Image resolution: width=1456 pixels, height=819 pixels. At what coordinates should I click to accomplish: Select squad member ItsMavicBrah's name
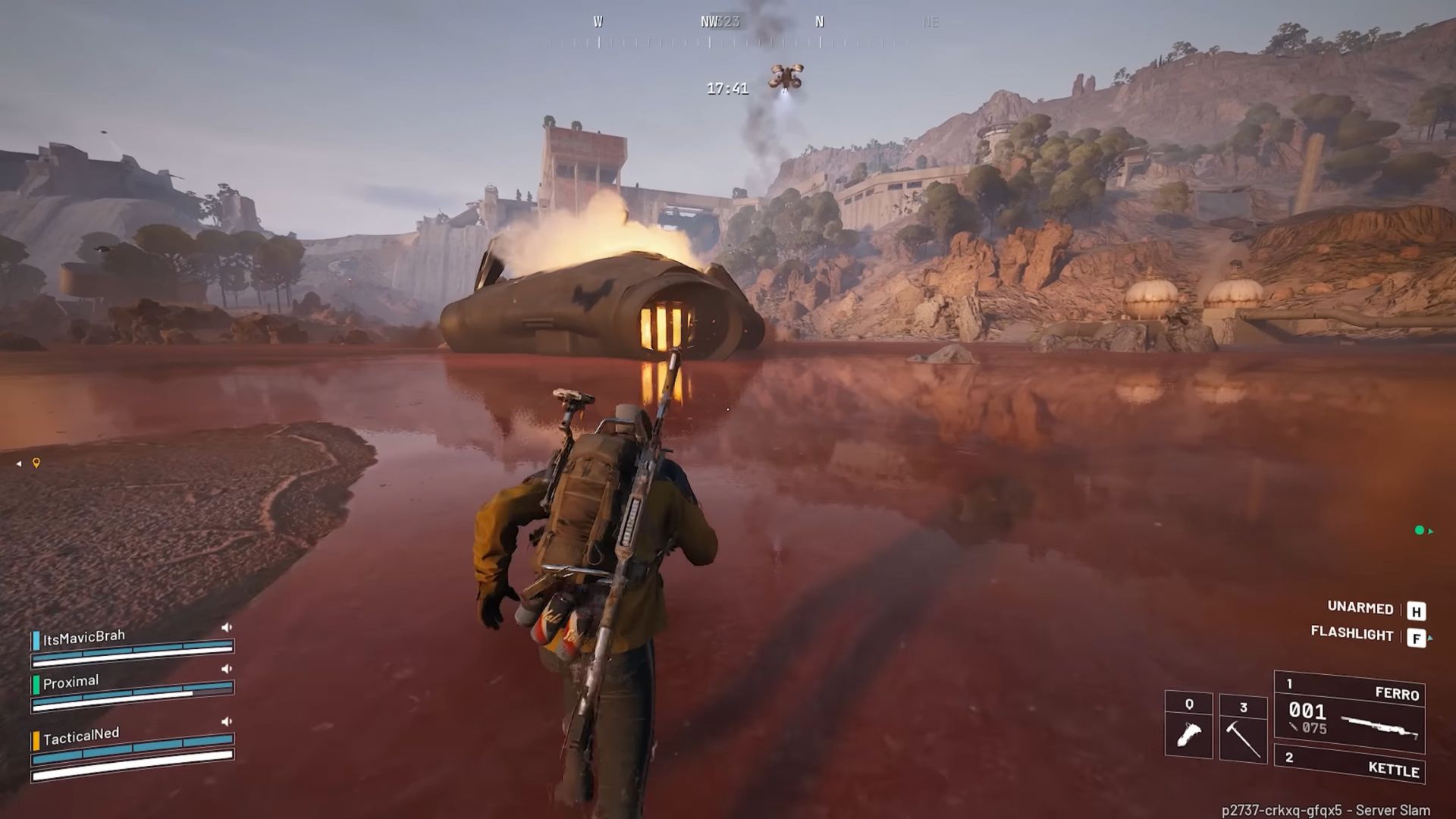tap(84, 638)
